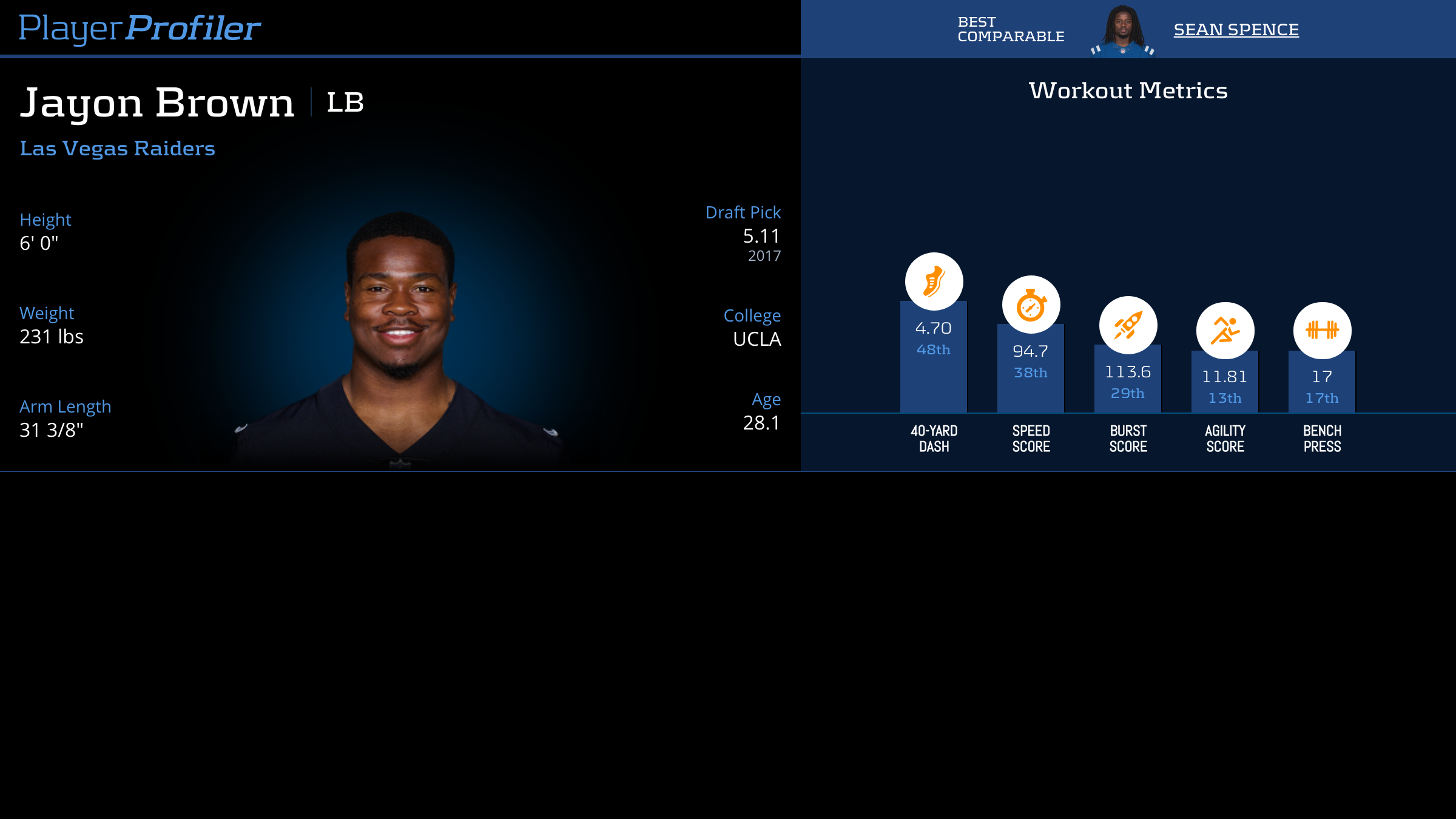Open the Sean Spence comparable player link
The height and width of the screenshot is (819, 1456).
click(1236, 30)
